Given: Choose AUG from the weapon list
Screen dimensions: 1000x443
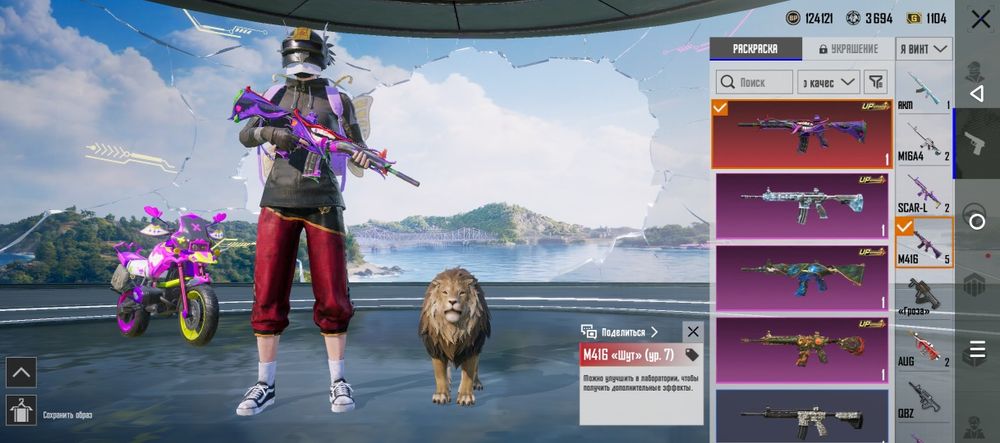Looking at the screenshot, I should pos(923,347).
